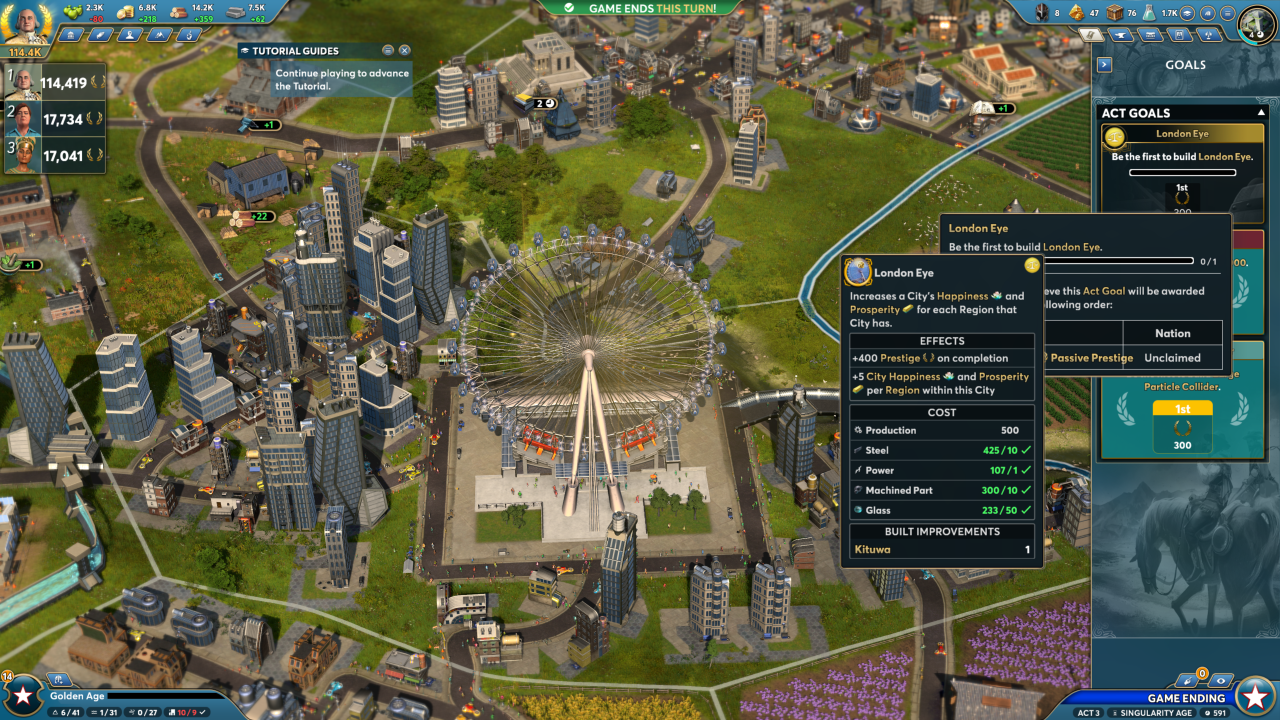Open the current research portrait in top-right
The width and height of the screenshot is (1280, 720).
(1257, 24)
